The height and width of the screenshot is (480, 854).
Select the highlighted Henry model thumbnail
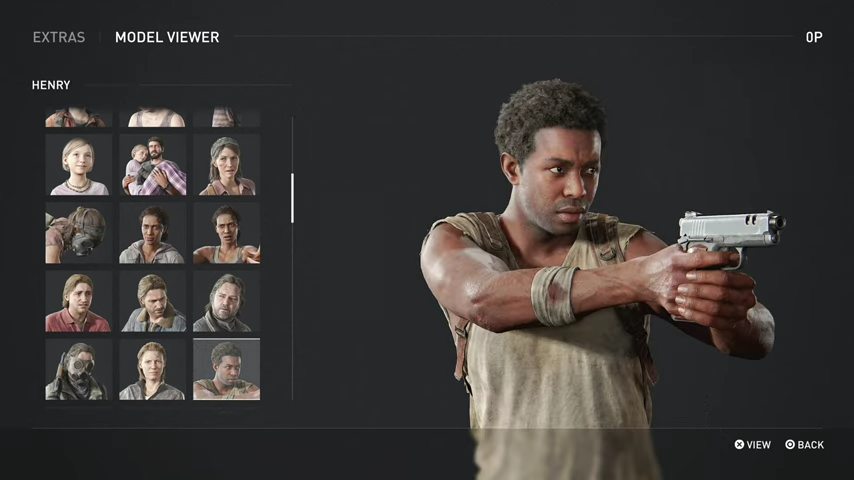point(226,369)
